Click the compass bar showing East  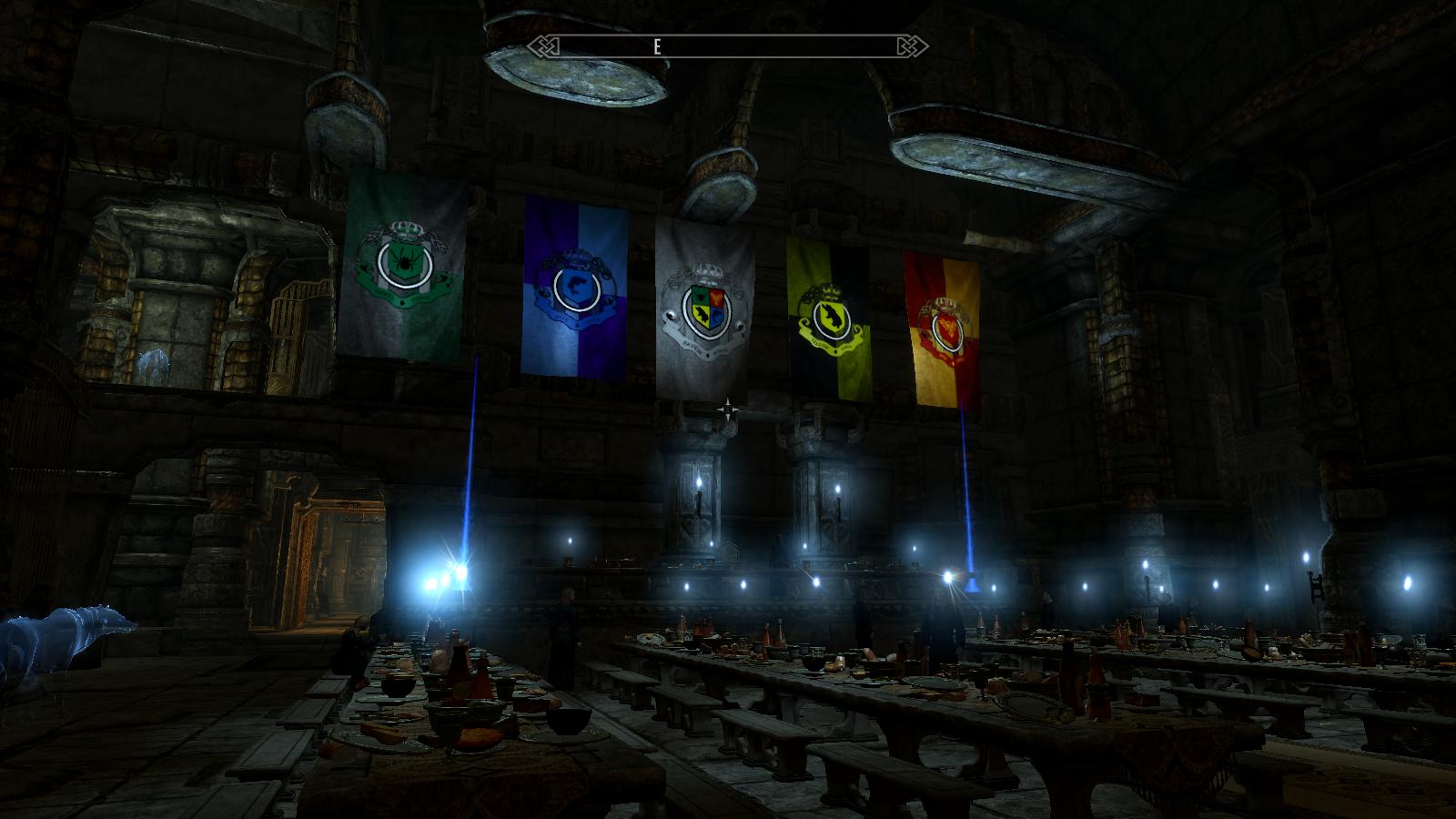click(728, 46)
